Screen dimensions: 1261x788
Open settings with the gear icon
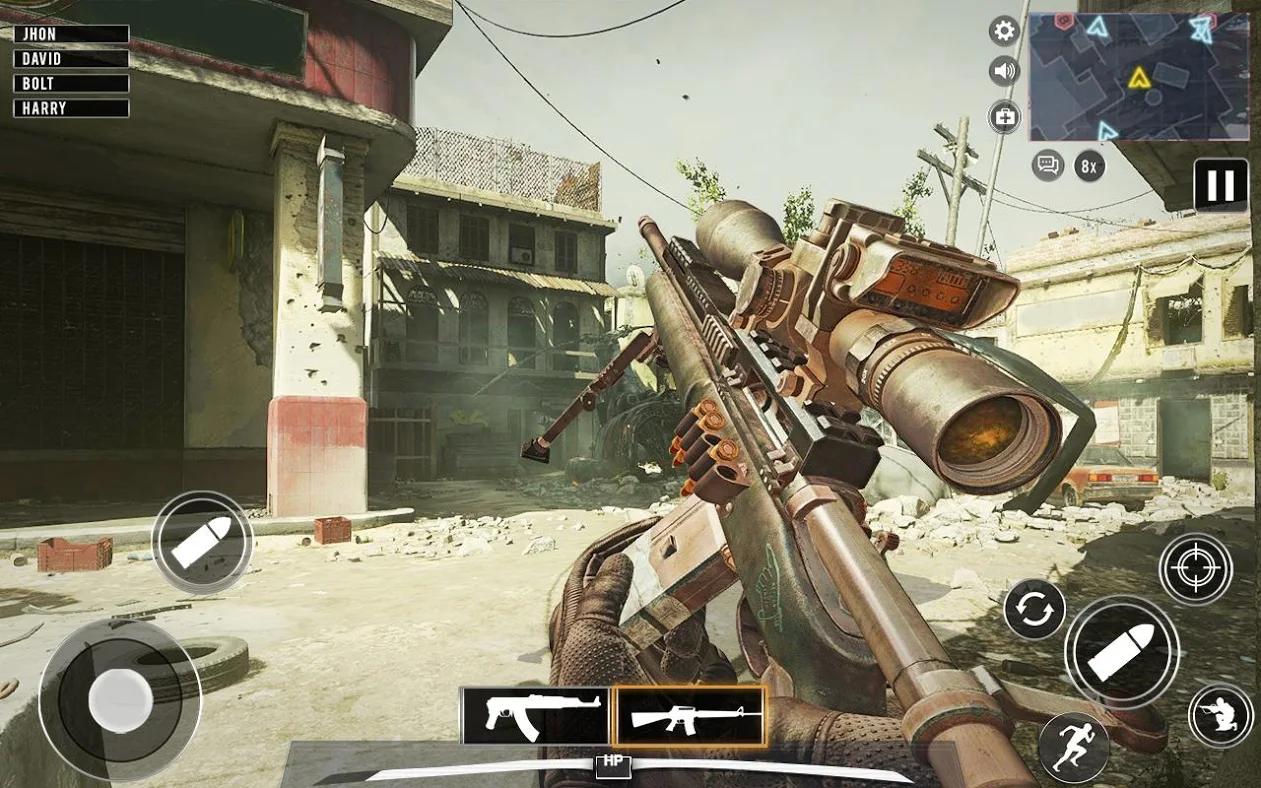pos(1004,31)
